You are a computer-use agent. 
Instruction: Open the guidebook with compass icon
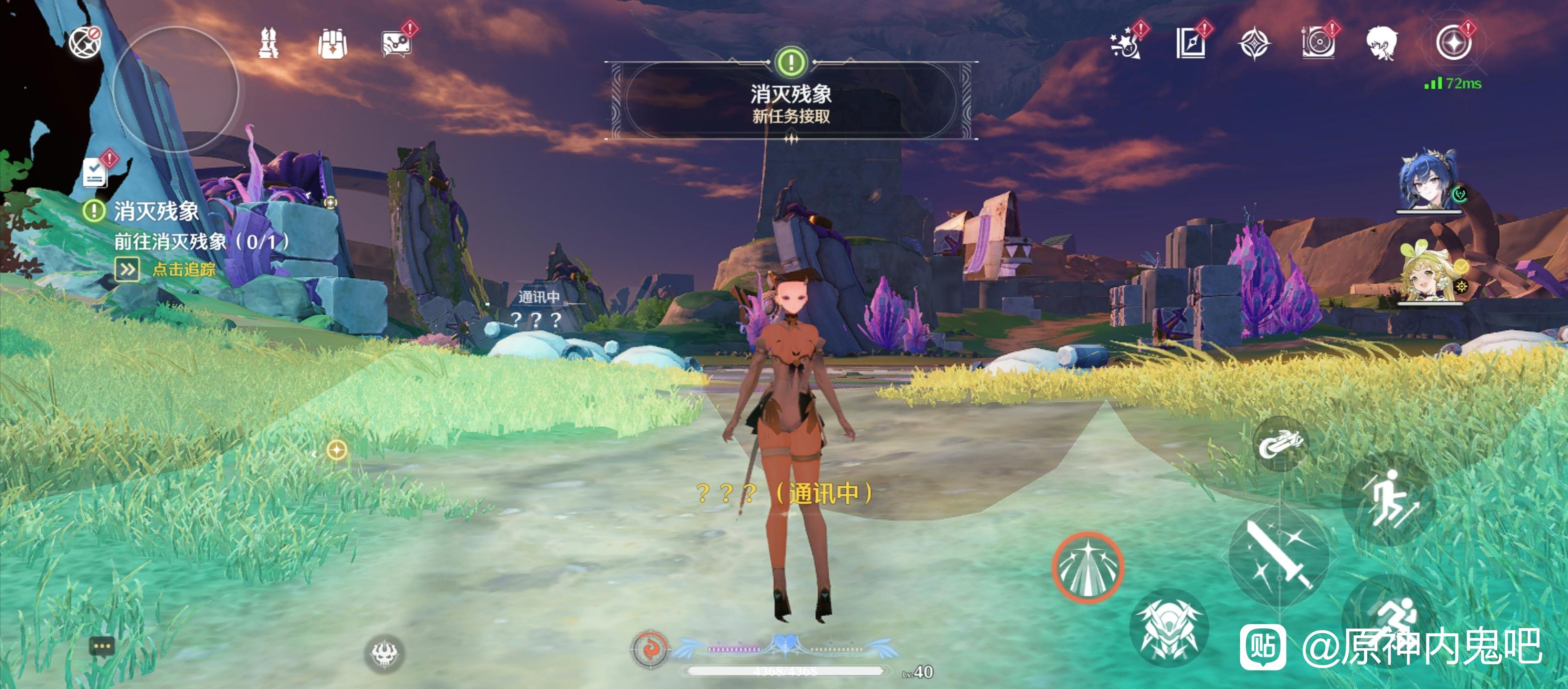(x=1190, y=44)
